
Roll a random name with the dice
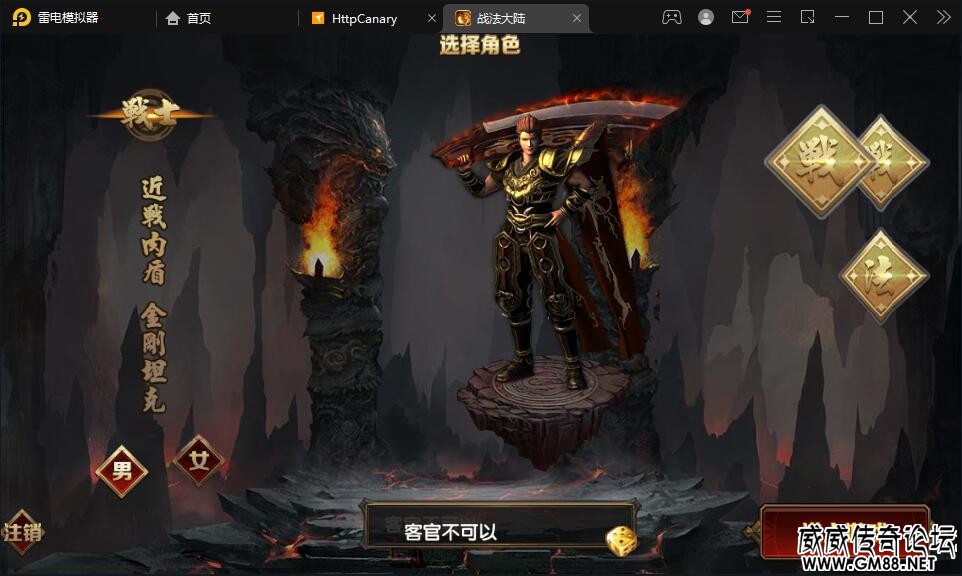[621, 541]
